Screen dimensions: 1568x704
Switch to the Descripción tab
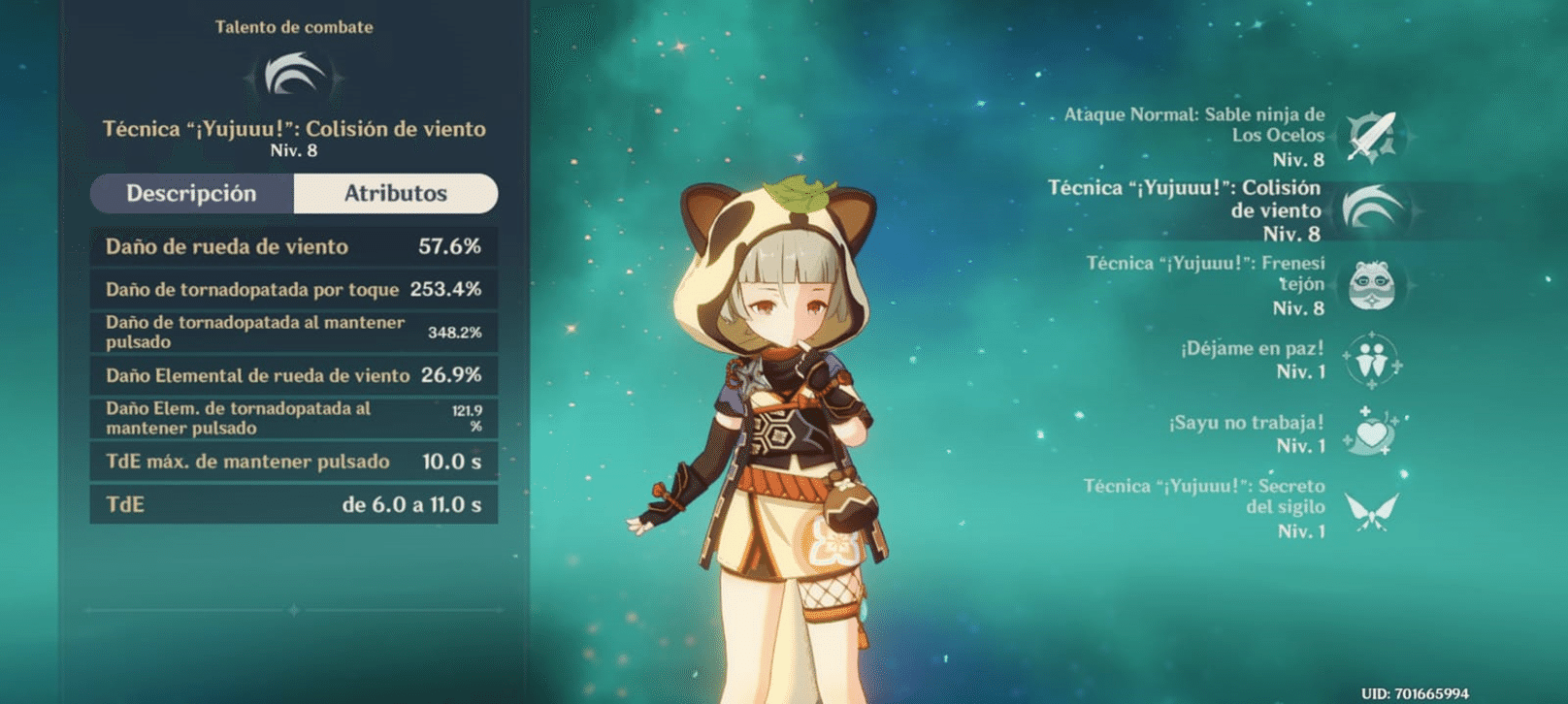[191, 193]
